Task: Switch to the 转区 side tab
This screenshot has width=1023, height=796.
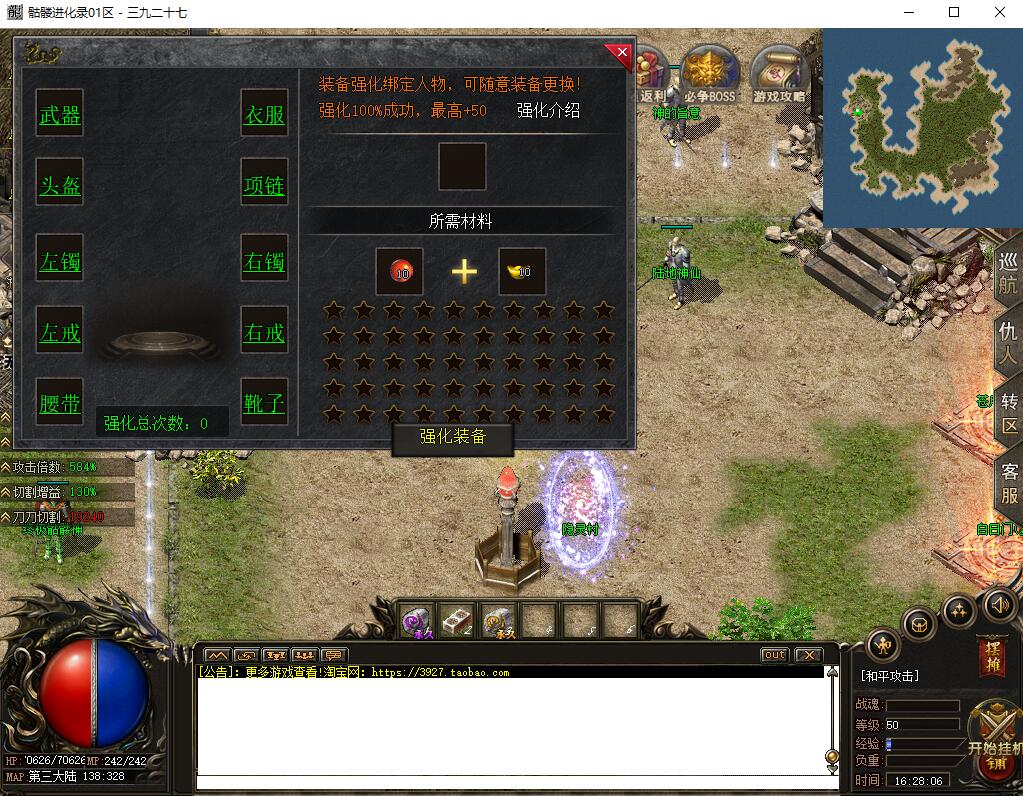Action: pos(1009,413)
